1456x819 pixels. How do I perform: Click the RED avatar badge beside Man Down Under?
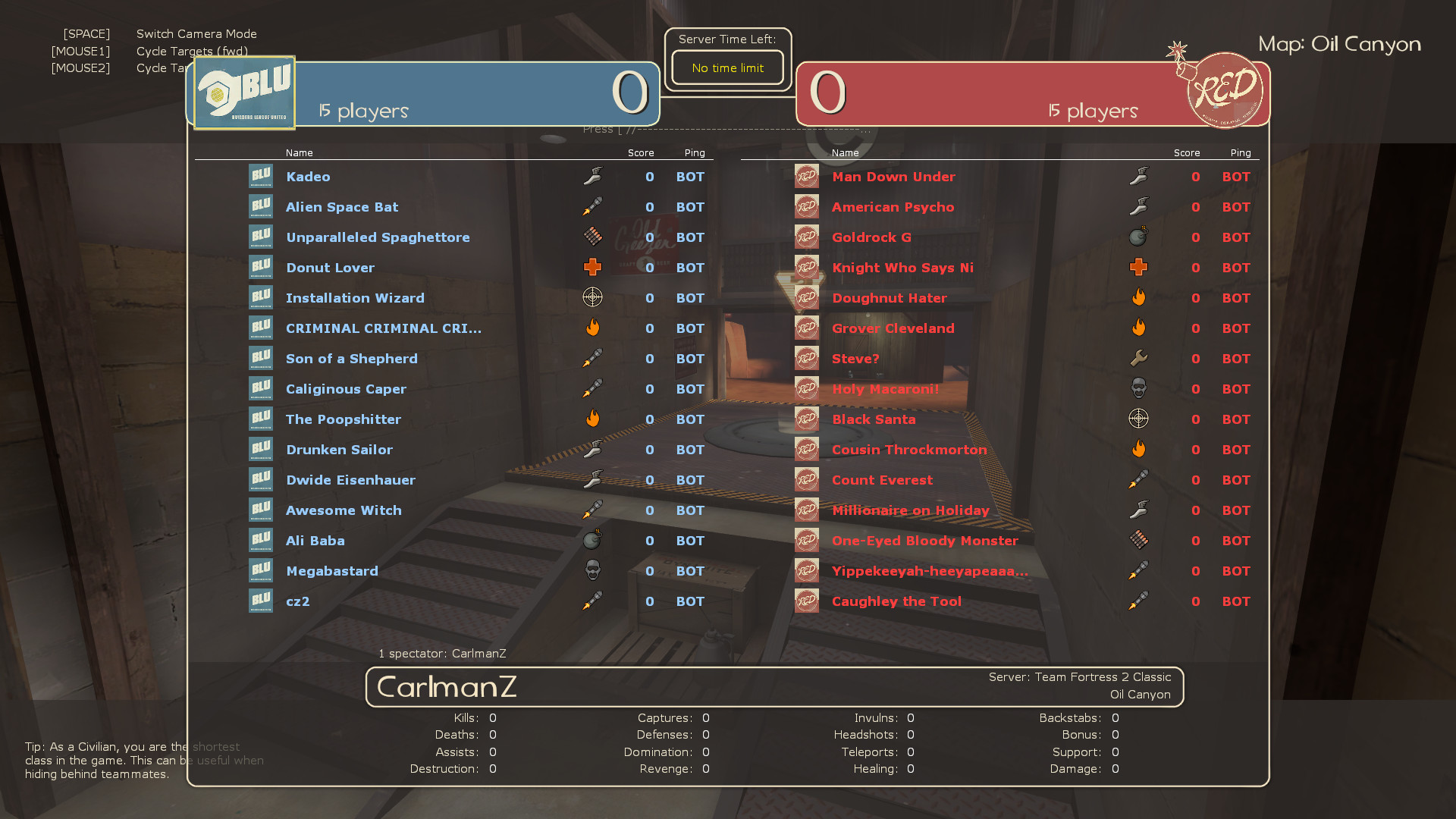tap(806, 176)
